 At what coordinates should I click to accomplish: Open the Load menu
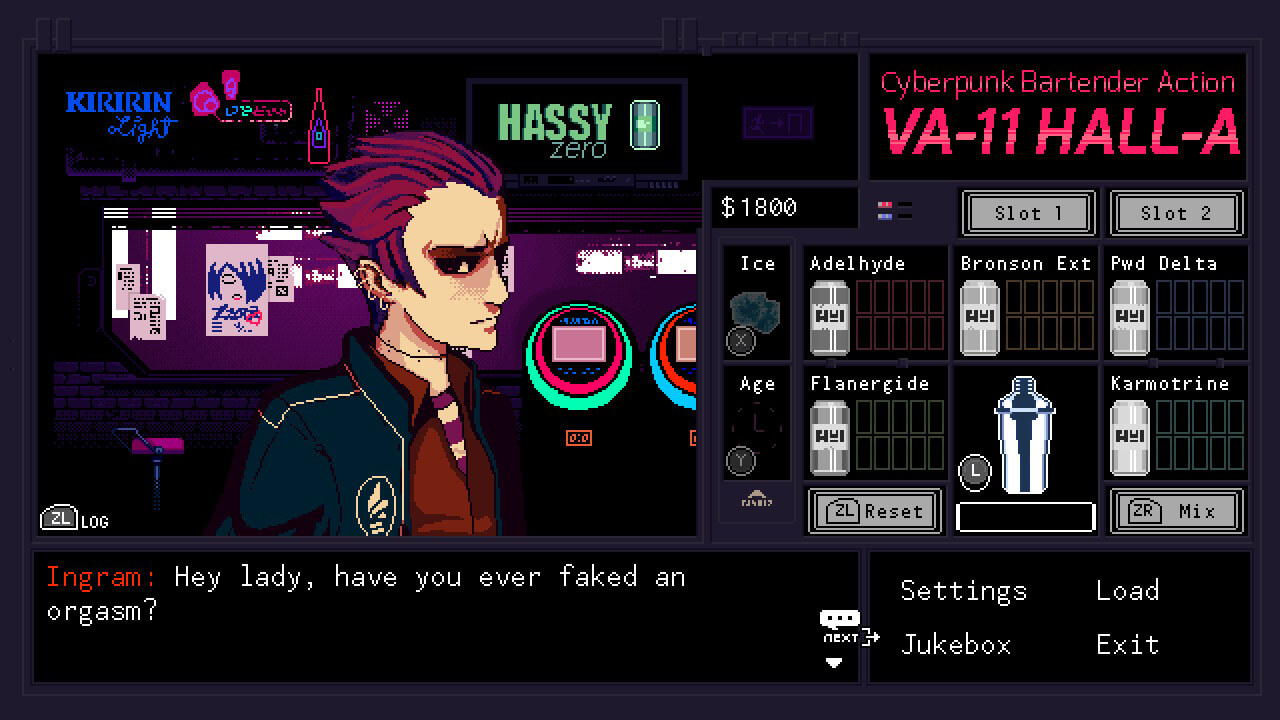click(x=1127, y=591)
